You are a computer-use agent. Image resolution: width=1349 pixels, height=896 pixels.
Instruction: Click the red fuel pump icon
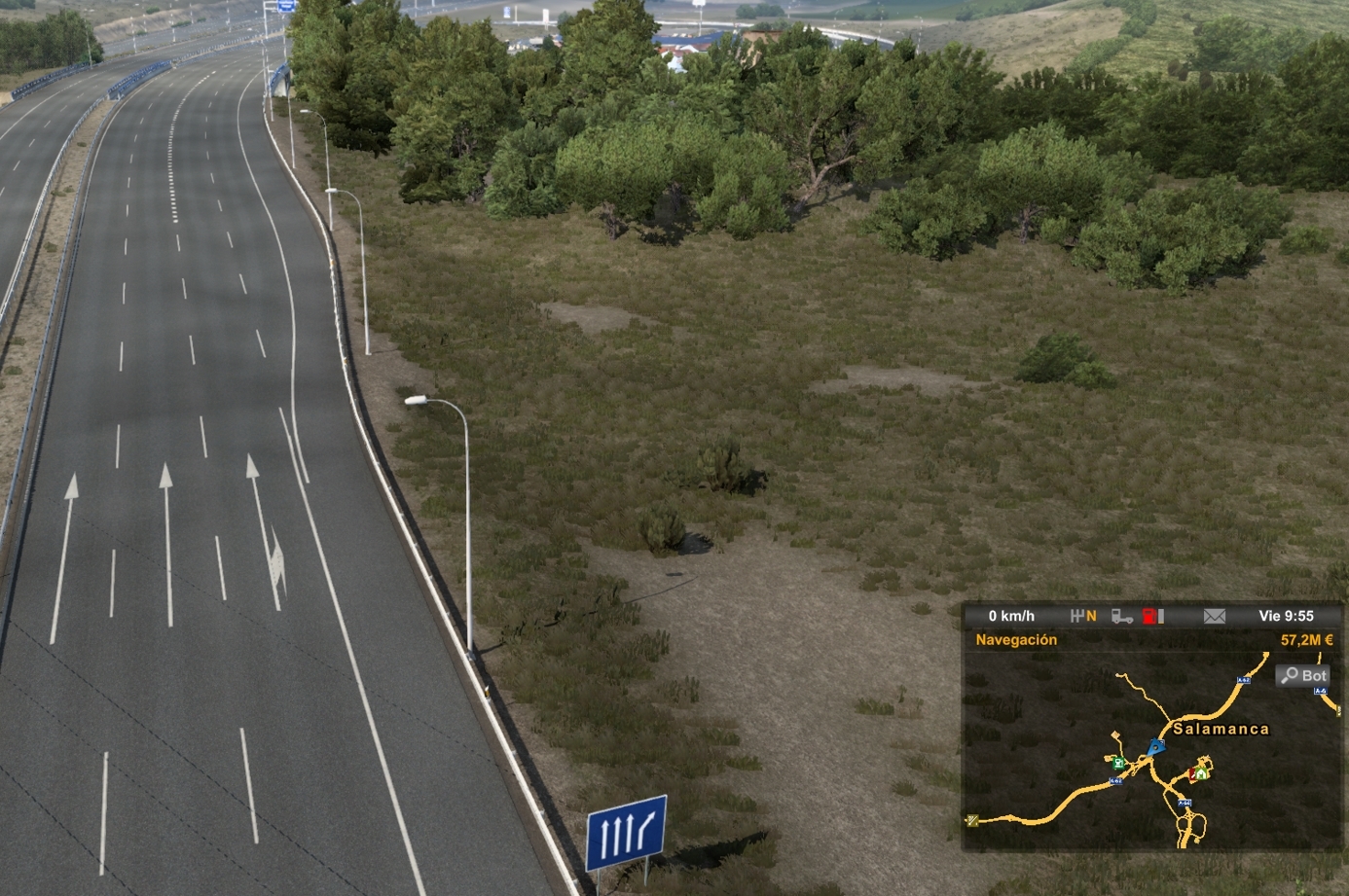point(1148,616)
